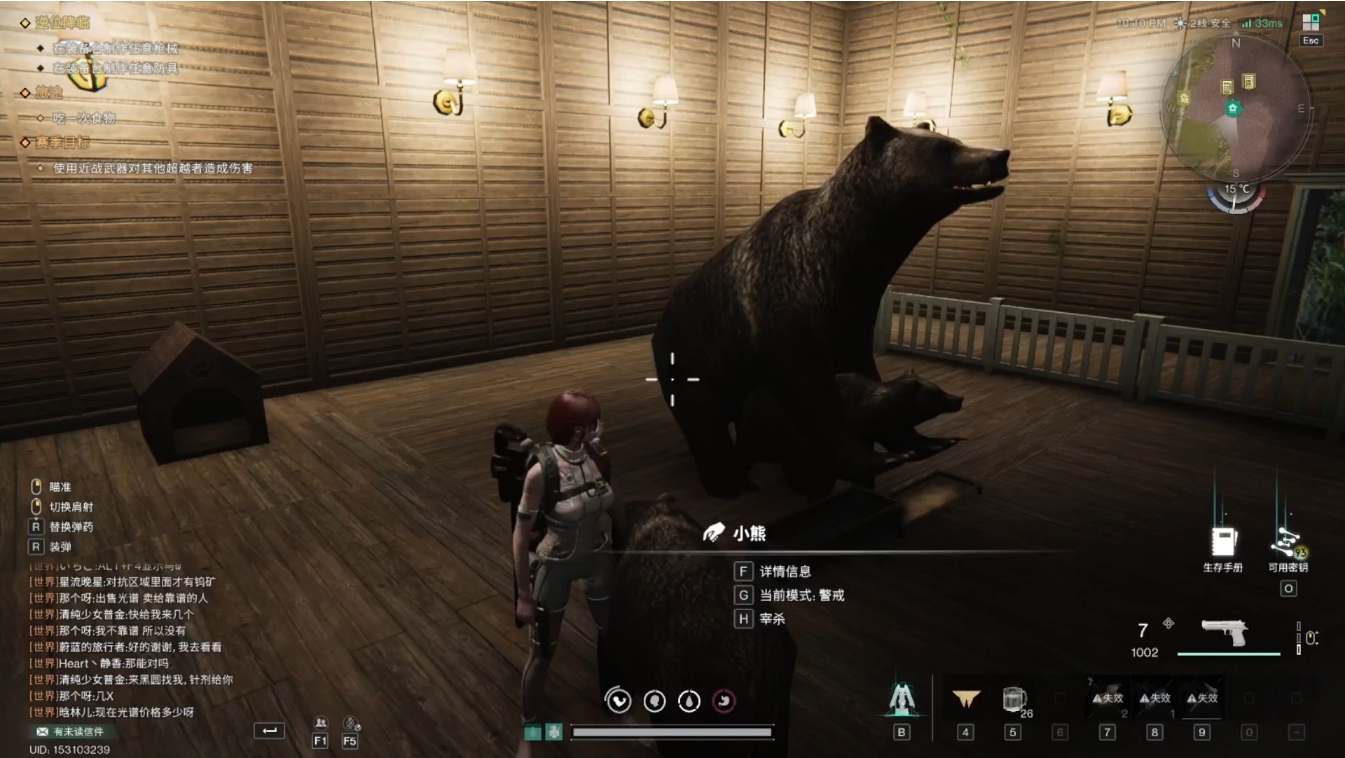Open the main menu grid icon
This screenshot has height=758, width=1345.
tap(1311, 21)
